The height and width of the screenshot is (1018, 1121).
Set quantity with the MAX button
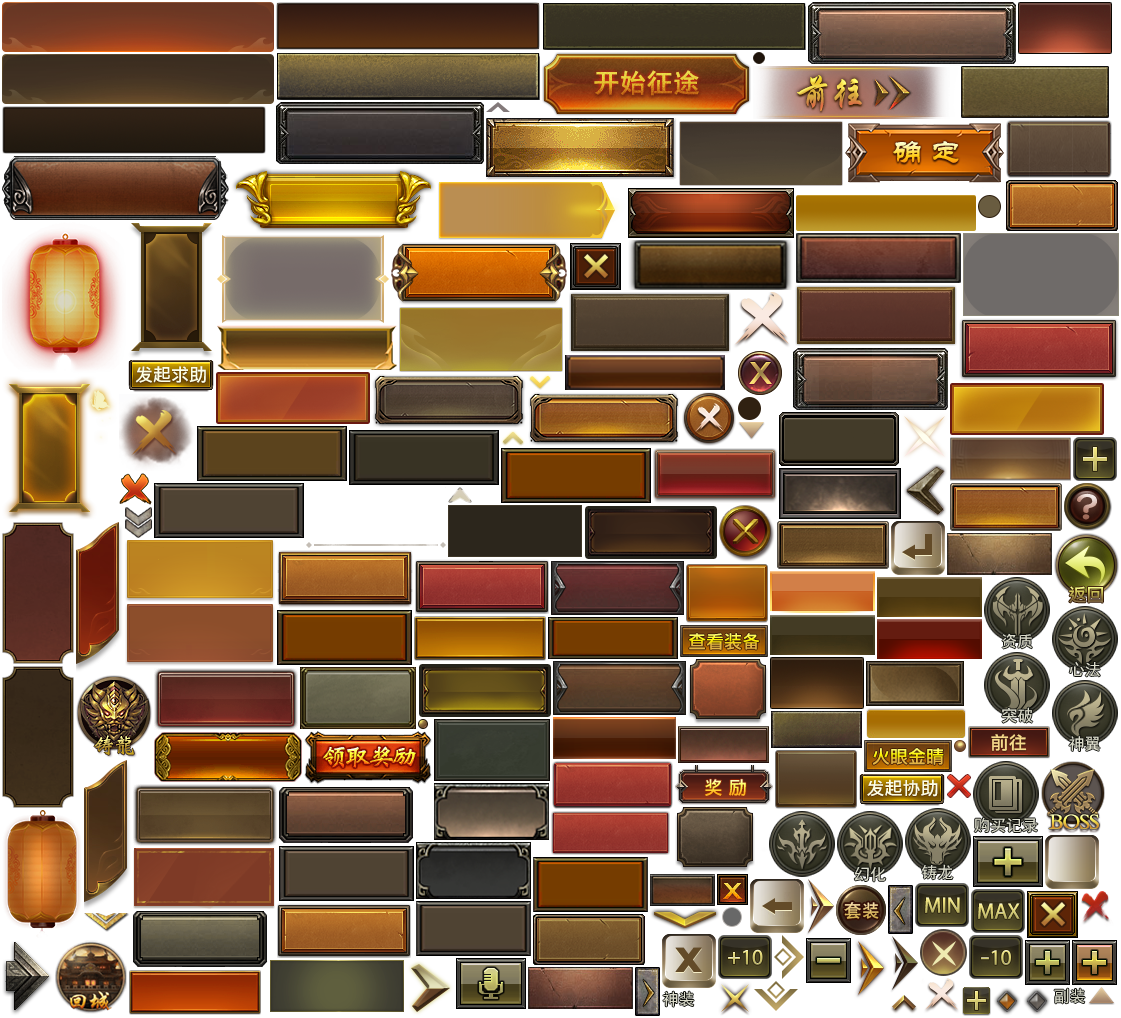[998, 911]
